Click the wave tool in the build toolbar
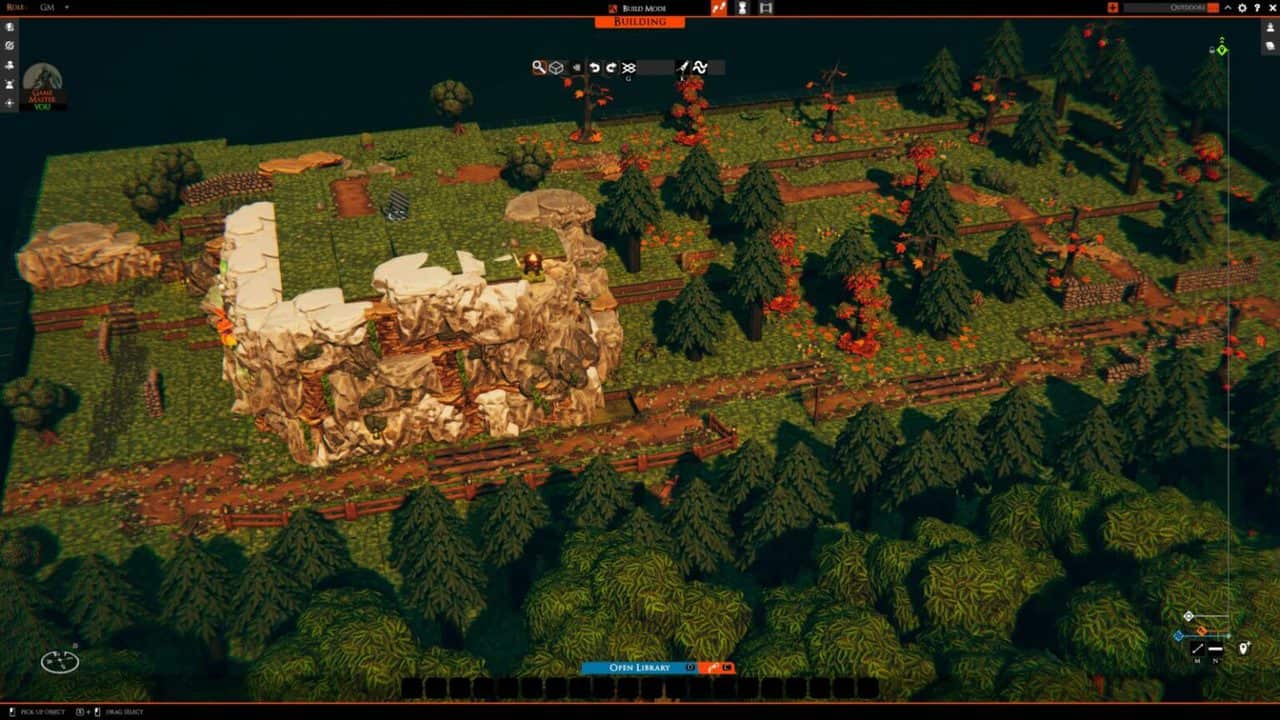 coord(700,67)
